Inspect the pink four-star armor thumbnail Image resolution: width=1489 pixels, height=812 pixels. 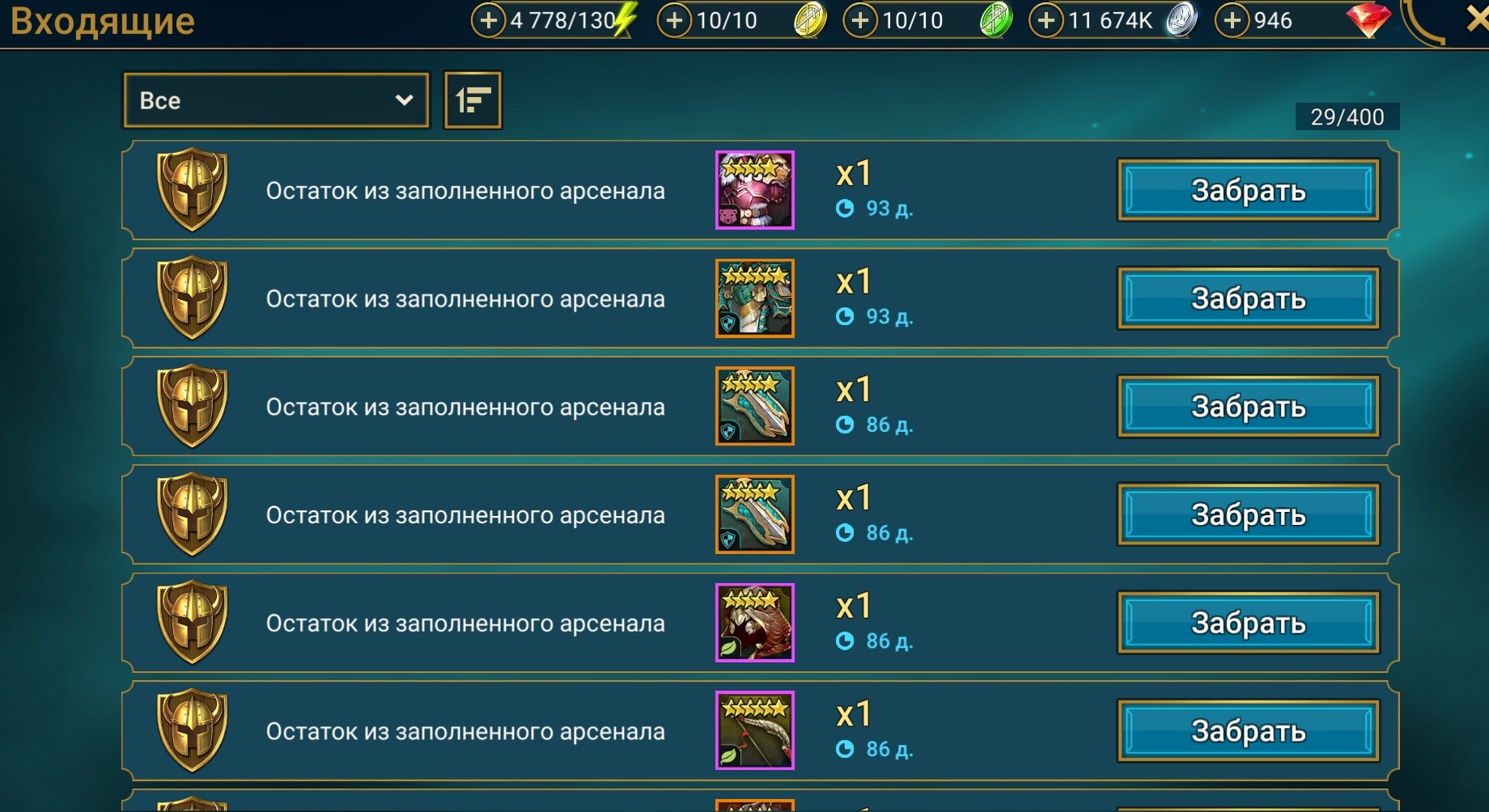[754, 190]
